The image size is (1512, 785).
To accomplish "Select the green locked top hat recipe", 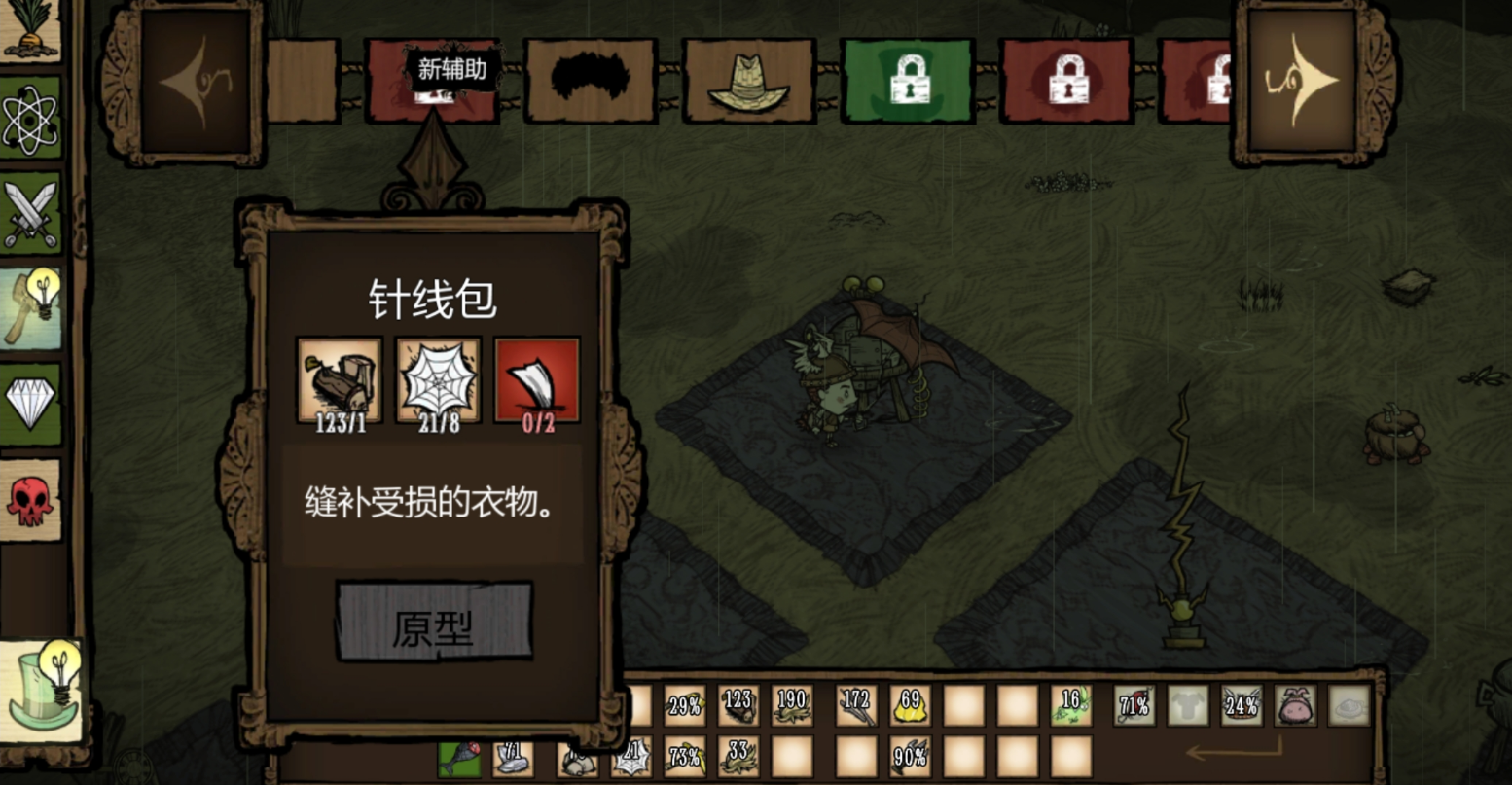I will pos(907,82).
